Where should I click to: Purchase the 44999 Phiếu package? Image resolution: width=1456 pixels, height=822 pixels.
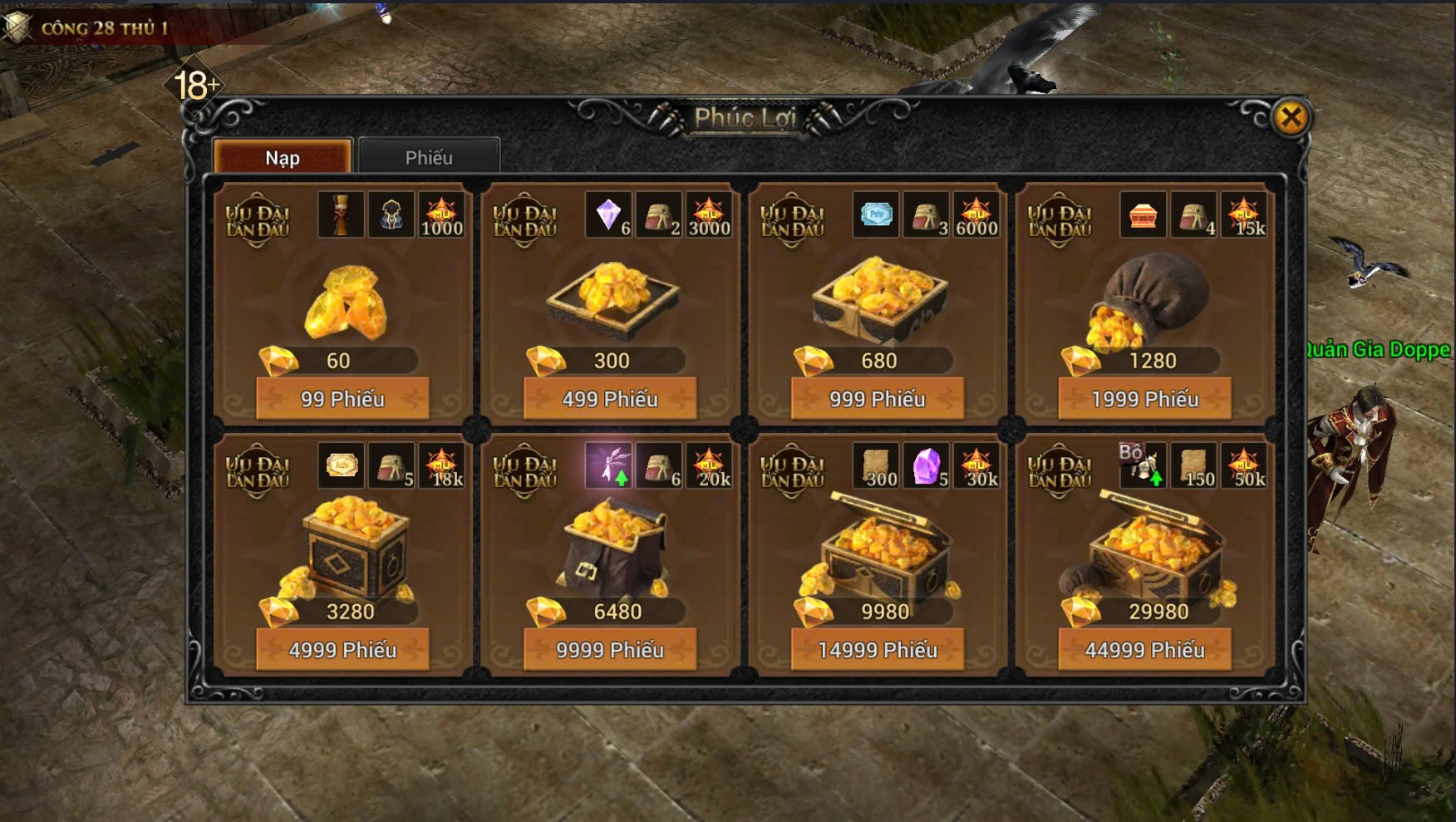coord(1145,650)
